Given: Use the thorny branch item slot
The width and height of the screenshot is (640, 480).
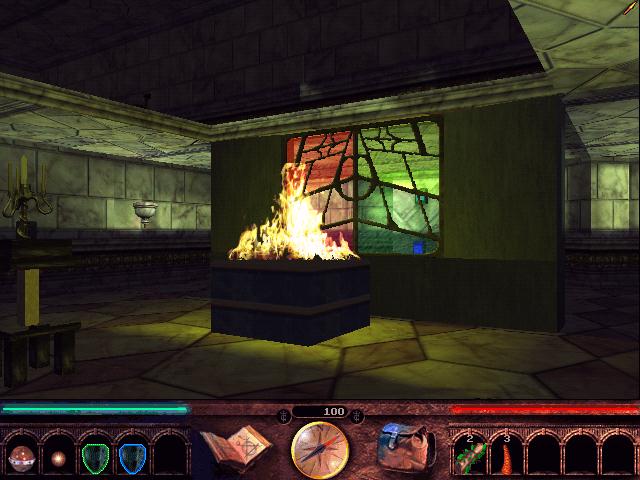Looking at the screenshot, I should pos(469,455).
